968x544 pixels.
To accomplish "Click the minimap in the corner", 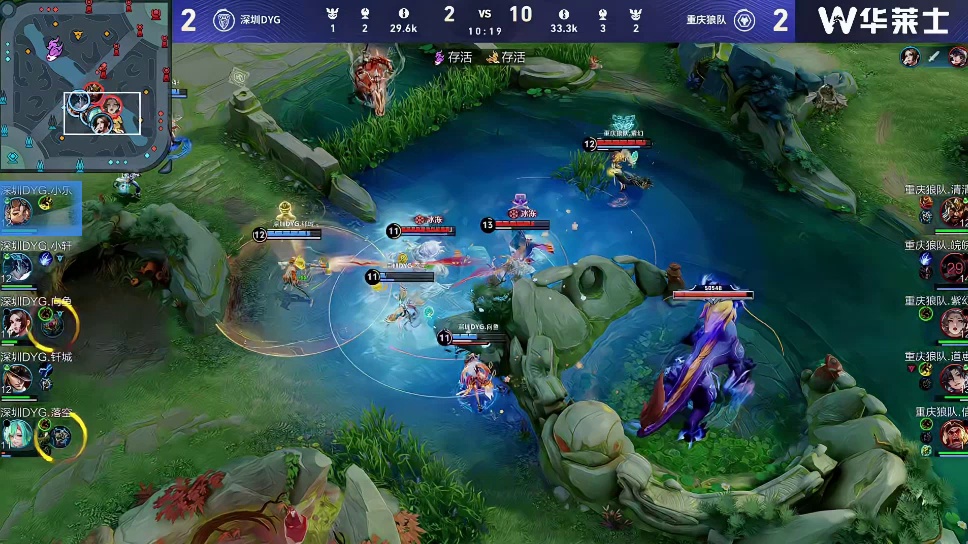I will tap(86, 87).
